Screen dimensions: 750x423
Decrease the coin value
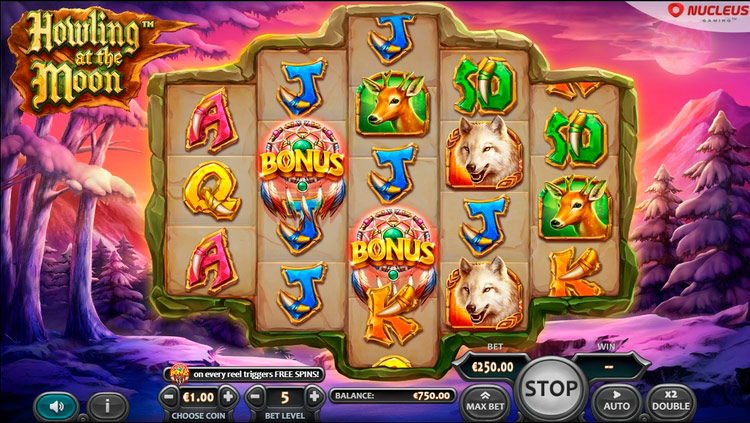[170, 396]
